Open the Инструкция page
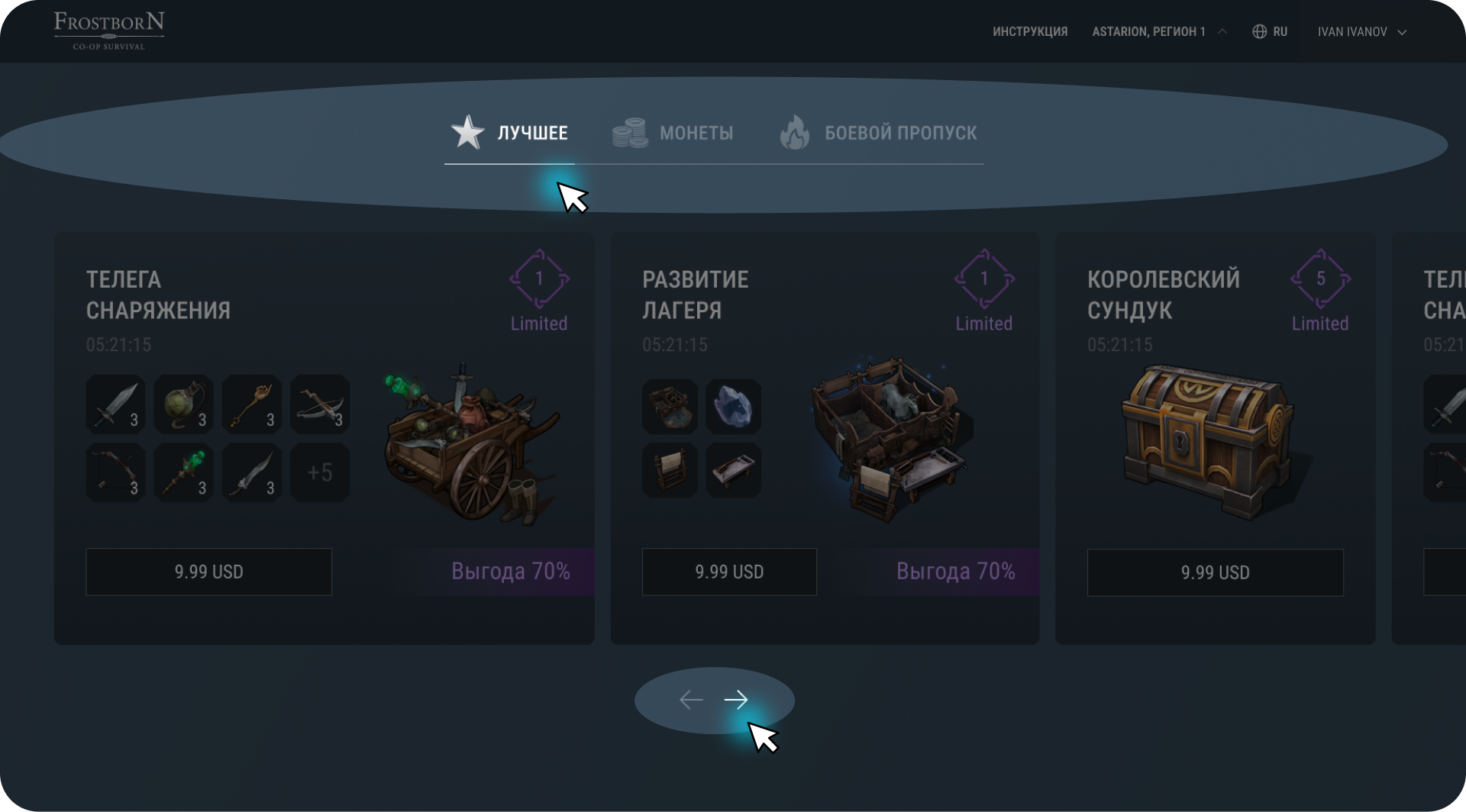Image resolution: width=1466 pixels, height=812 pixels. click(1029, 32)
